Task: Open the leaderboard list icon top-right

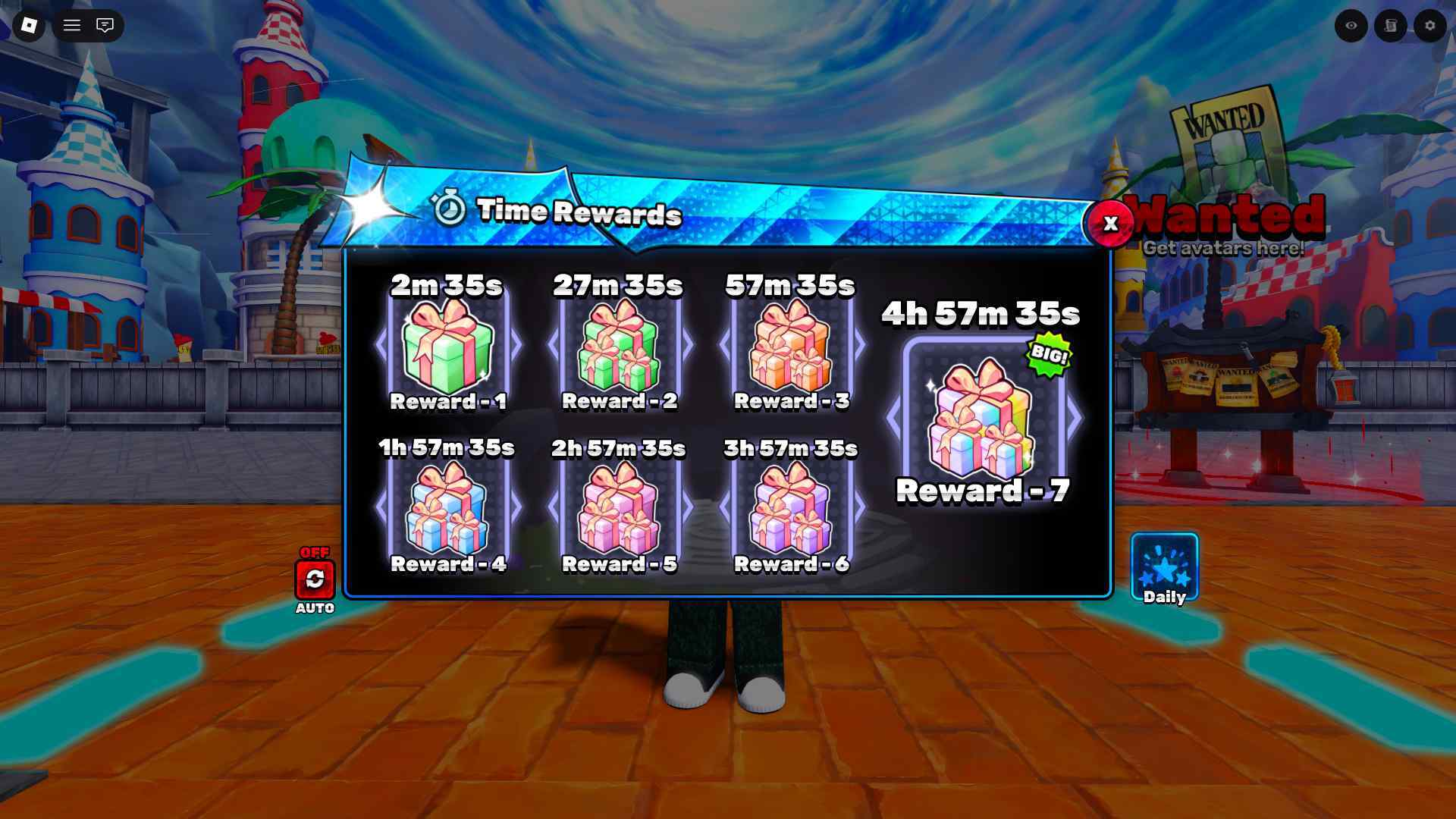Action: [x=1390, y=26]
